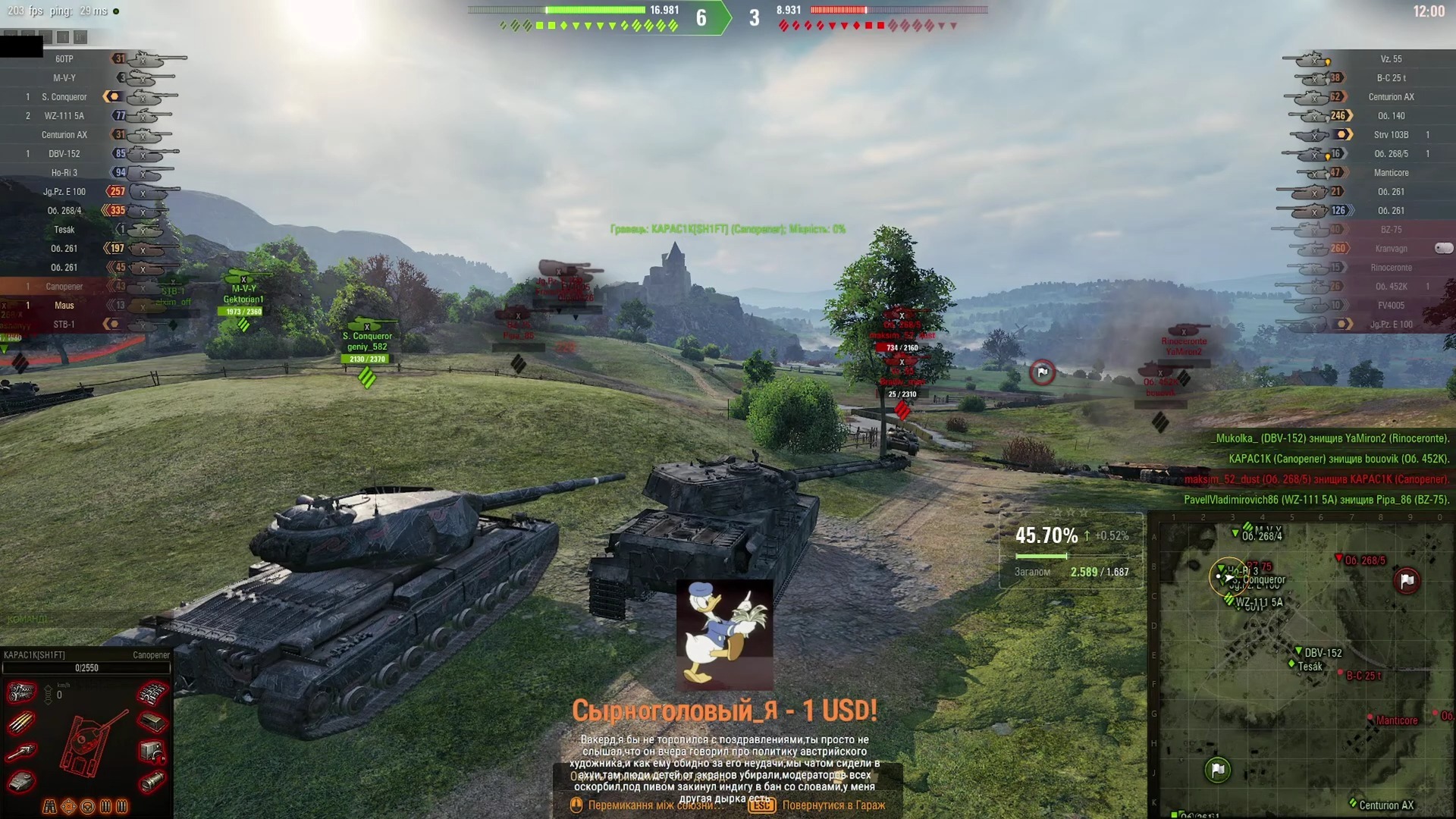This screenshot has width=1456, height=819.
Task: Click the binoculars commander crew icon
Action: [x=50, y=807]
